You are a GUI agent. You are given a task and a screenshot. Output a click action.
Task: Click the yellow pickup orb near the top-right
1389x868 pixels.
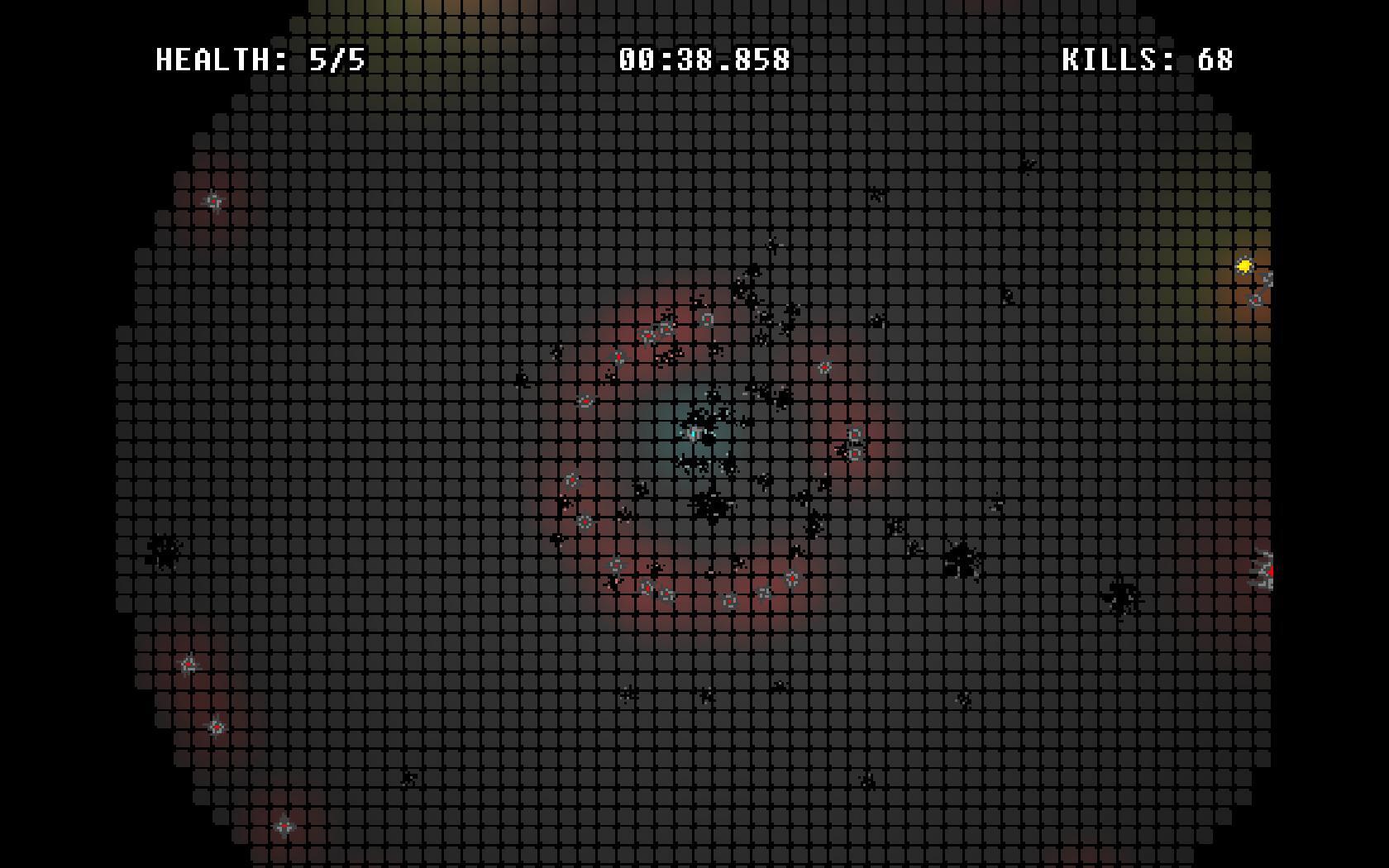(x=1244, y=266)
